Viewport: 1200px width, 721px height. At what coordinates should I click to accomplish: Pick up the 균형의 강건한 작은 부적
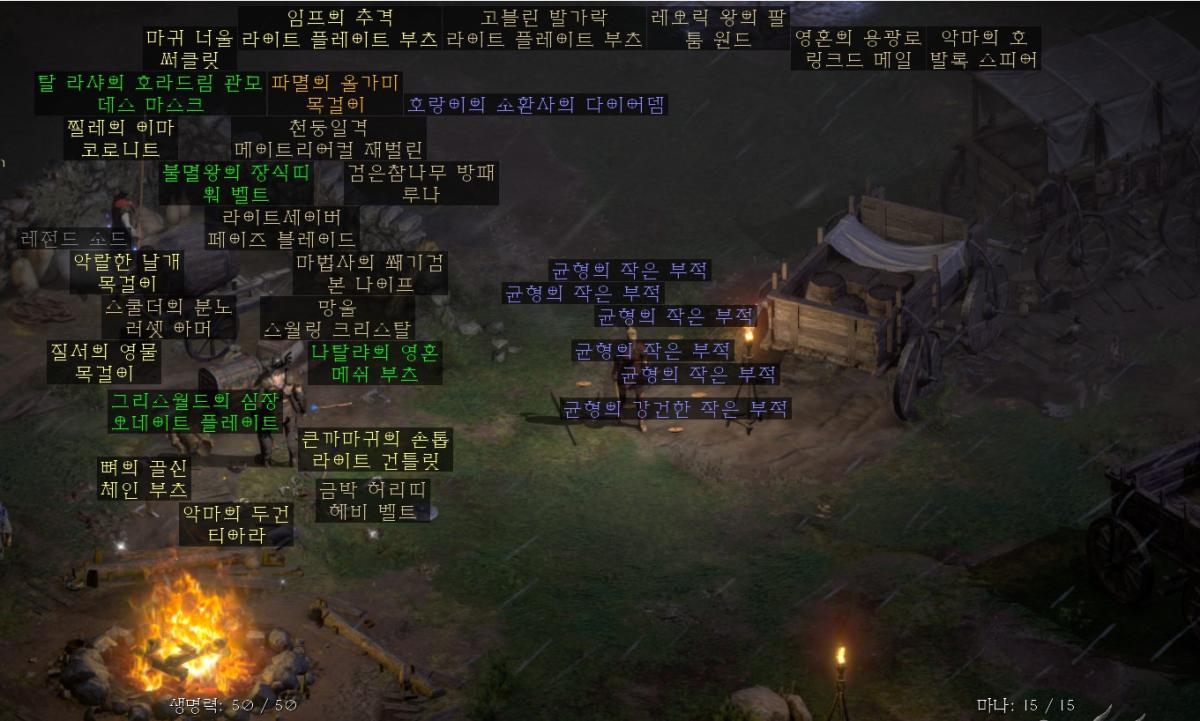[675, 408]
